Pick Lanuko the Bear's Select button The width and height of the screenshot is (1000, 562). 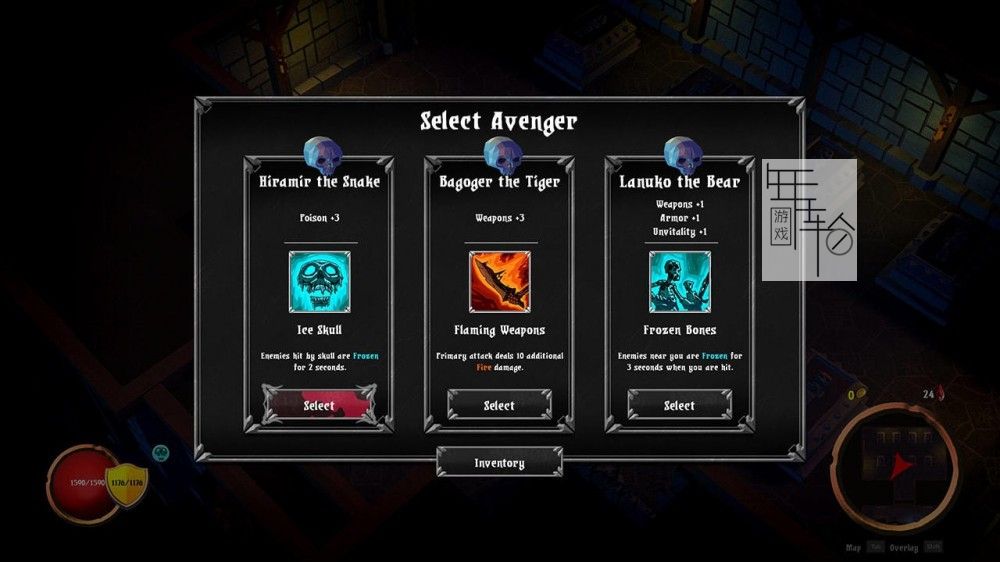coord(679,405)
